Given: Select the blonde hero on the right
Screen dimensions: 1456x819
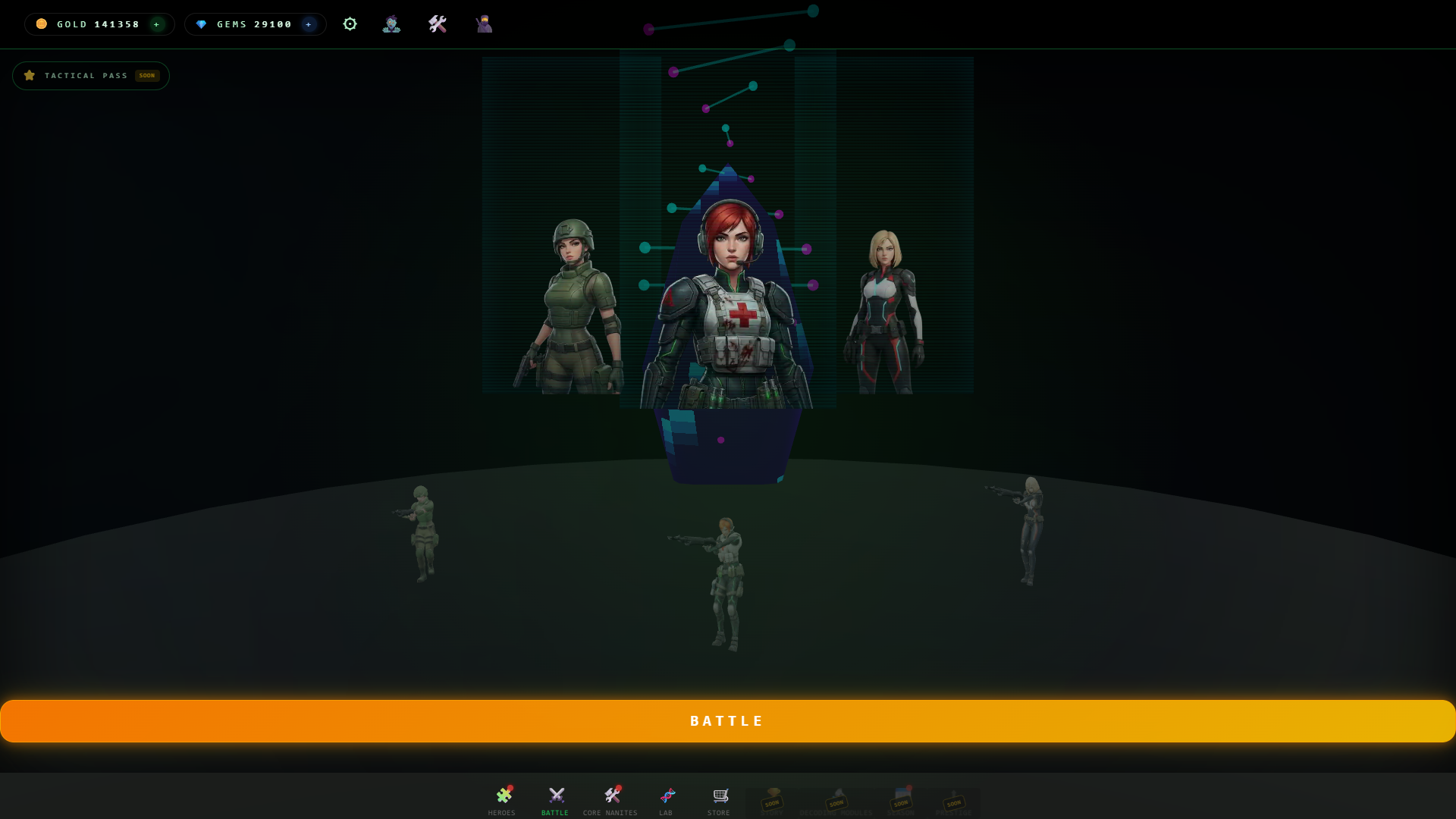Looking at the screenshot, I should pyautogui.click(x=886, y=296).
